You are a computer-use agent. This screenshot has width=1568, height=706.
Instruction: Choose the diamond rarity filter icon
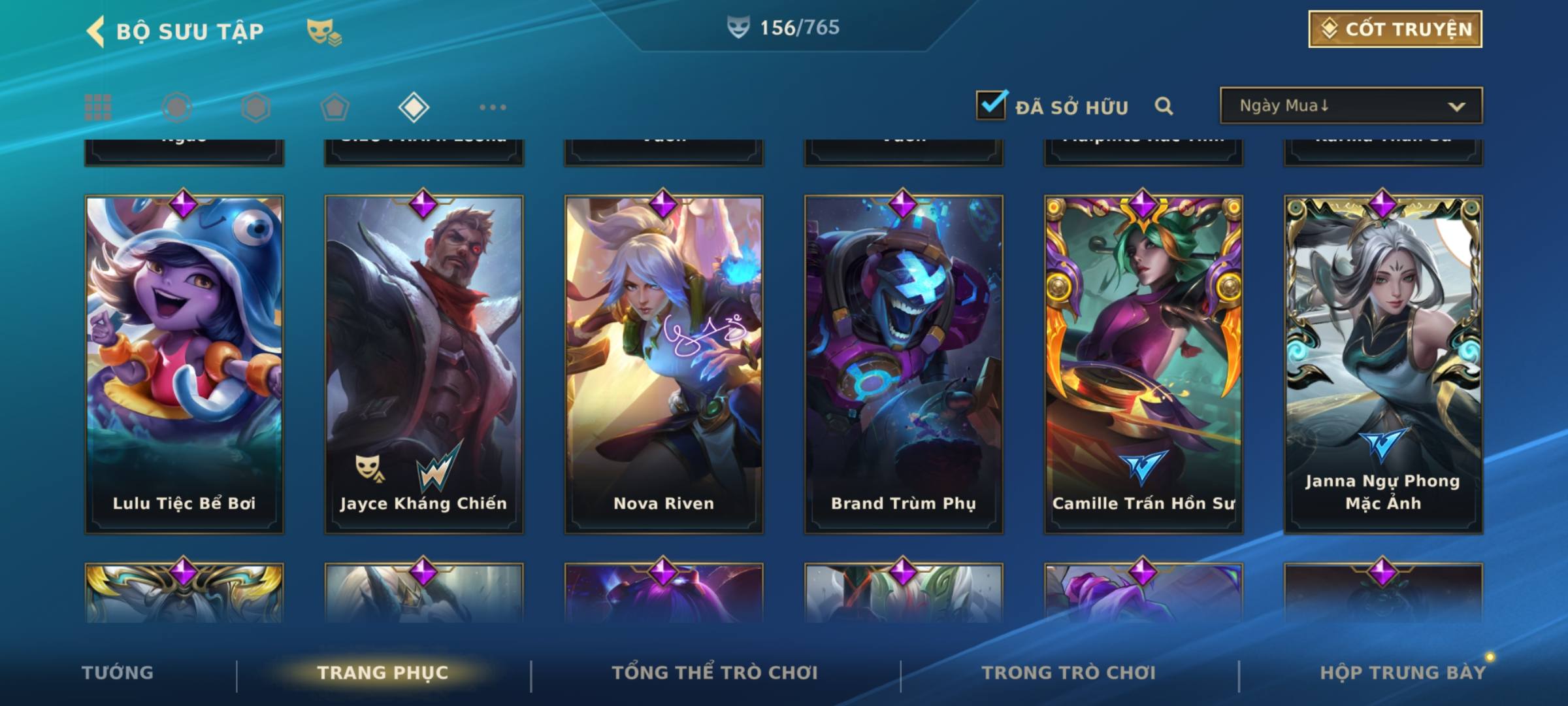click(x=414, y=107)
